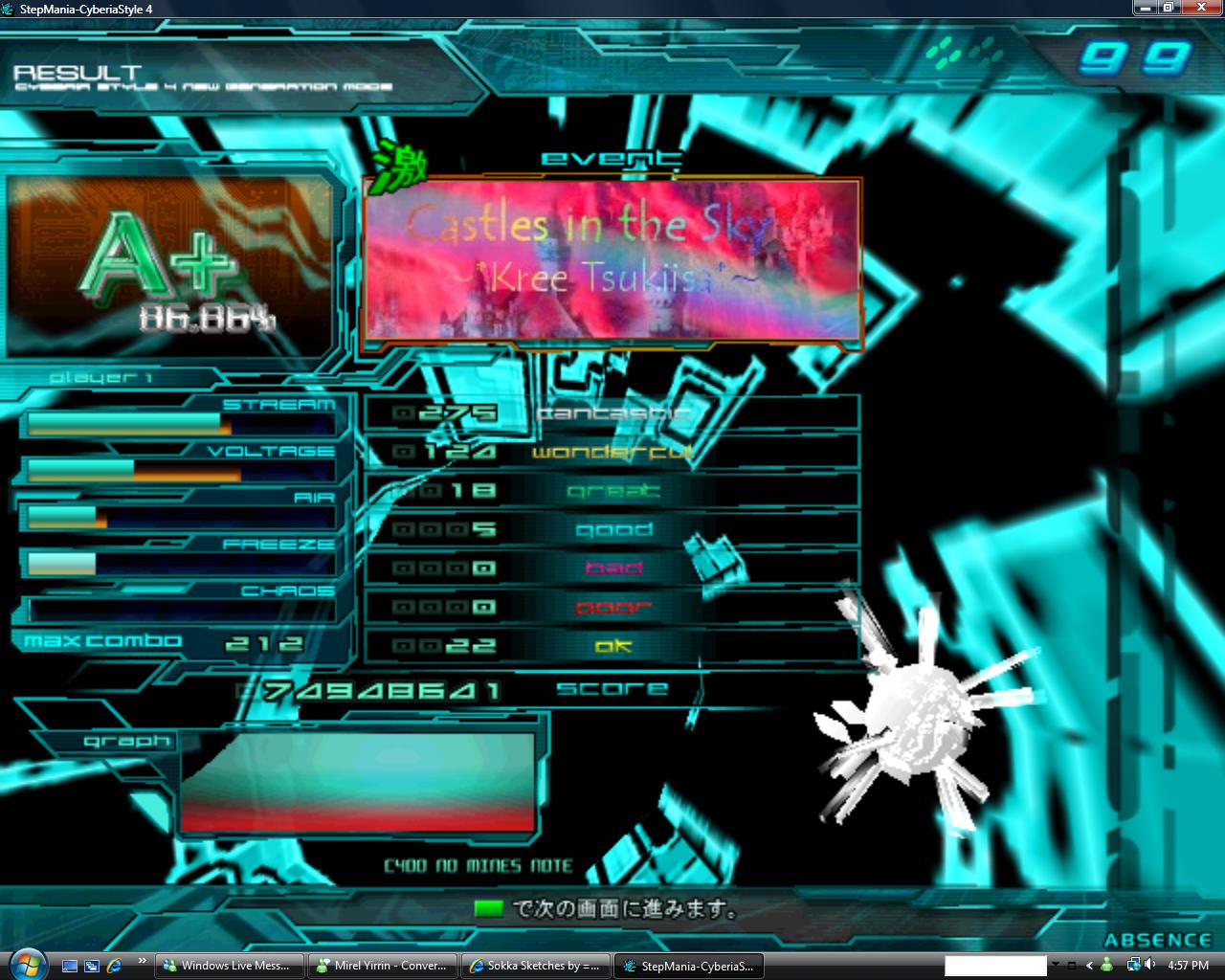Open the Messenger buddy tray icon
The width and height of the screenshot is (1225, 980).
point(1106,965)
